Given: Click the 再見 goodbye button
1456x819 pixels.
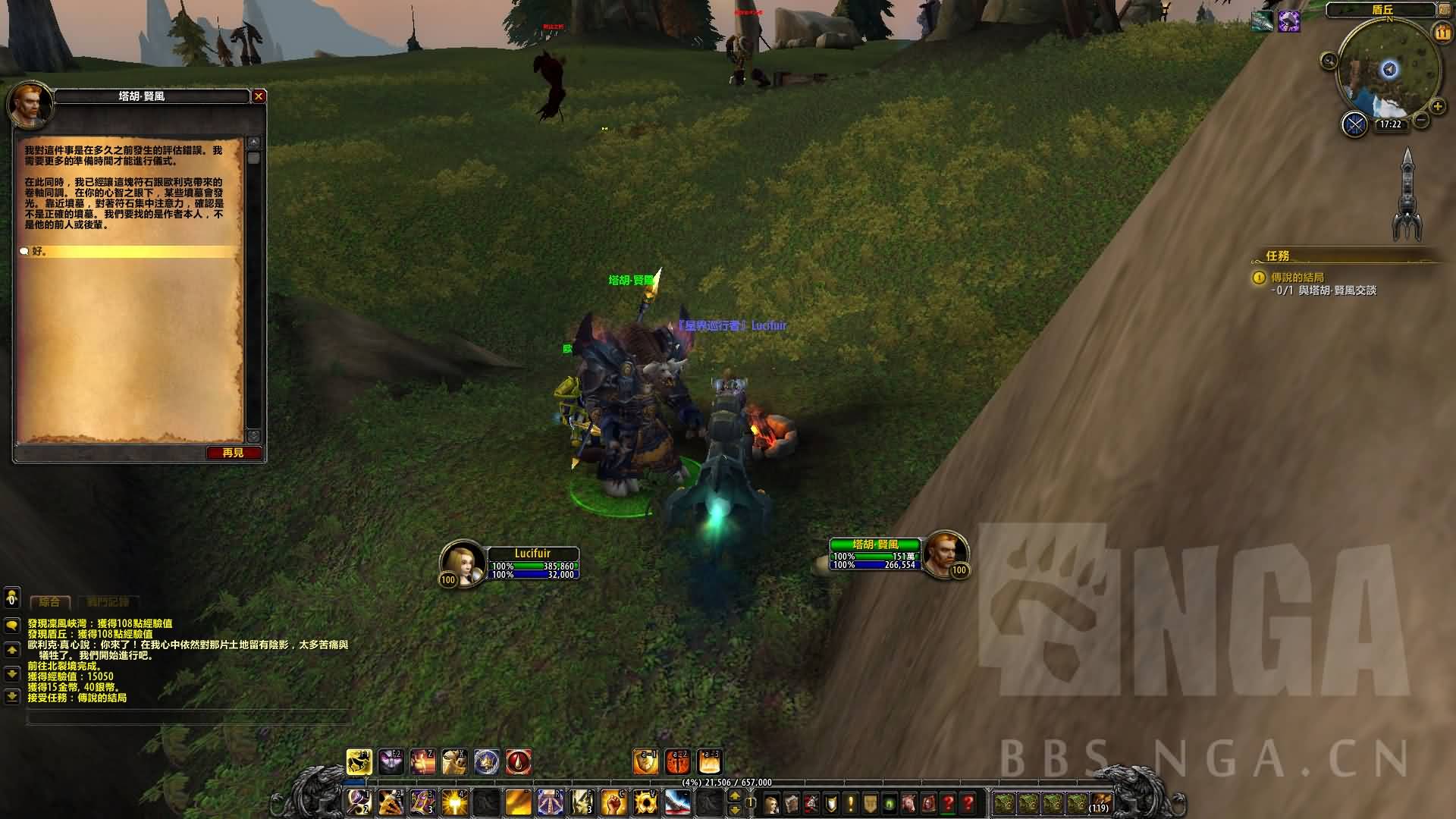Looking at the screenshot, I should (234, 453).
